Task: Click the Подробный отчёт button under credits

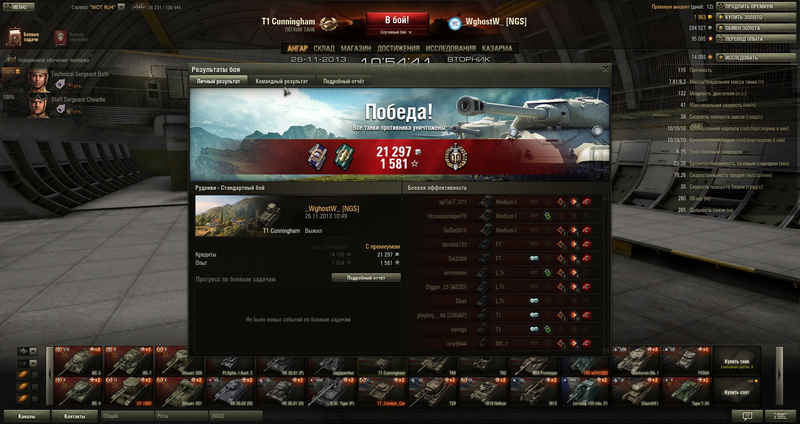Action: coord(365,277)
